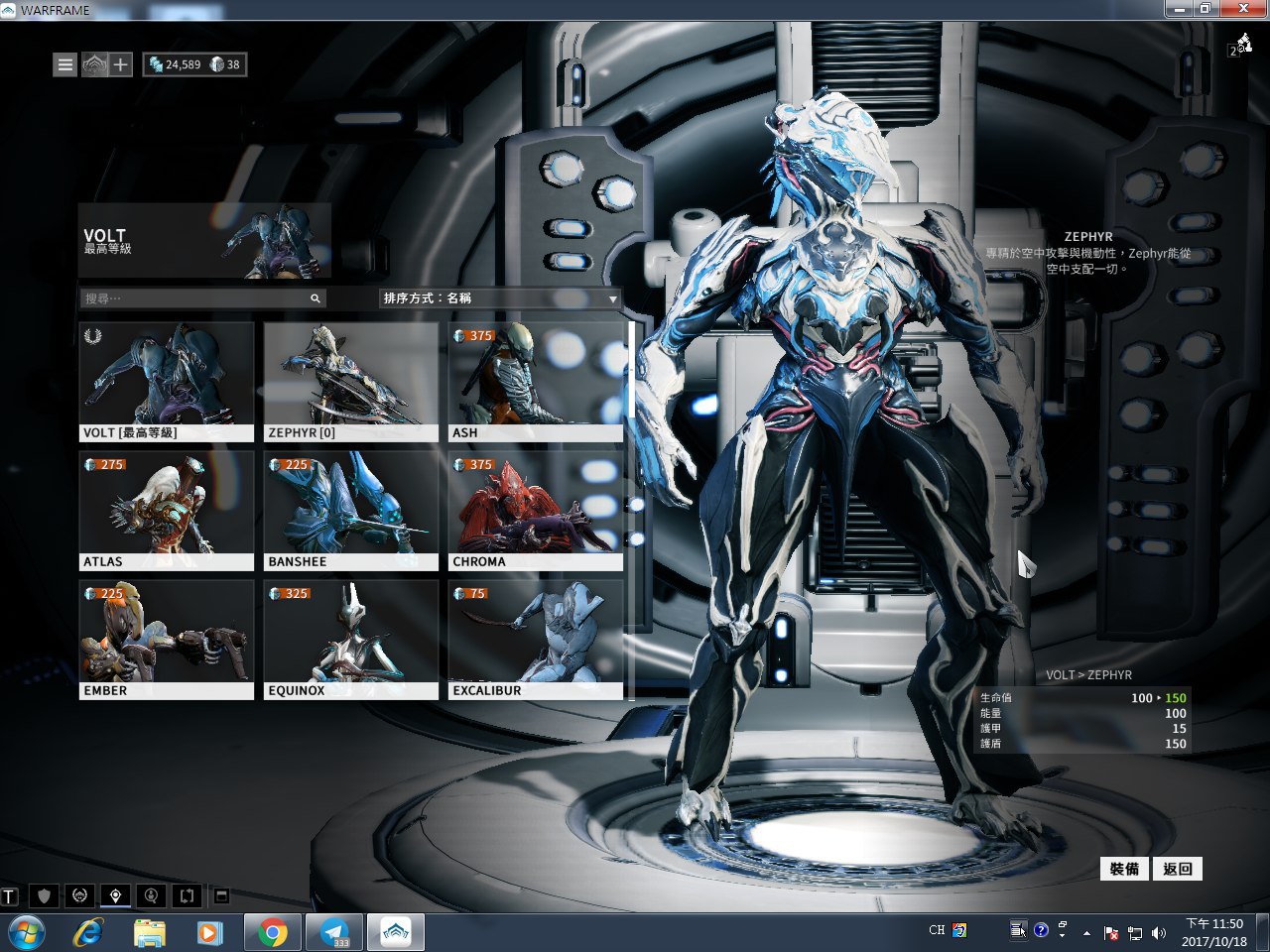Go back with the 返回 button
1270x952 pixels.
click(1178, 869)
